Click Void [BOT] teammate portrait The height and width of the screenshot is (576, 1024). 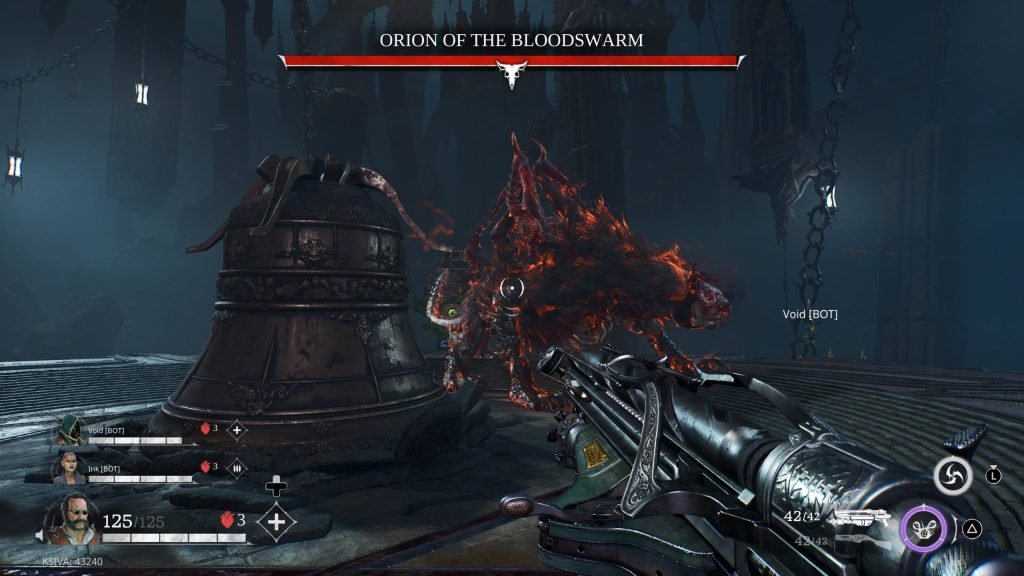click(x=70, y=431)
